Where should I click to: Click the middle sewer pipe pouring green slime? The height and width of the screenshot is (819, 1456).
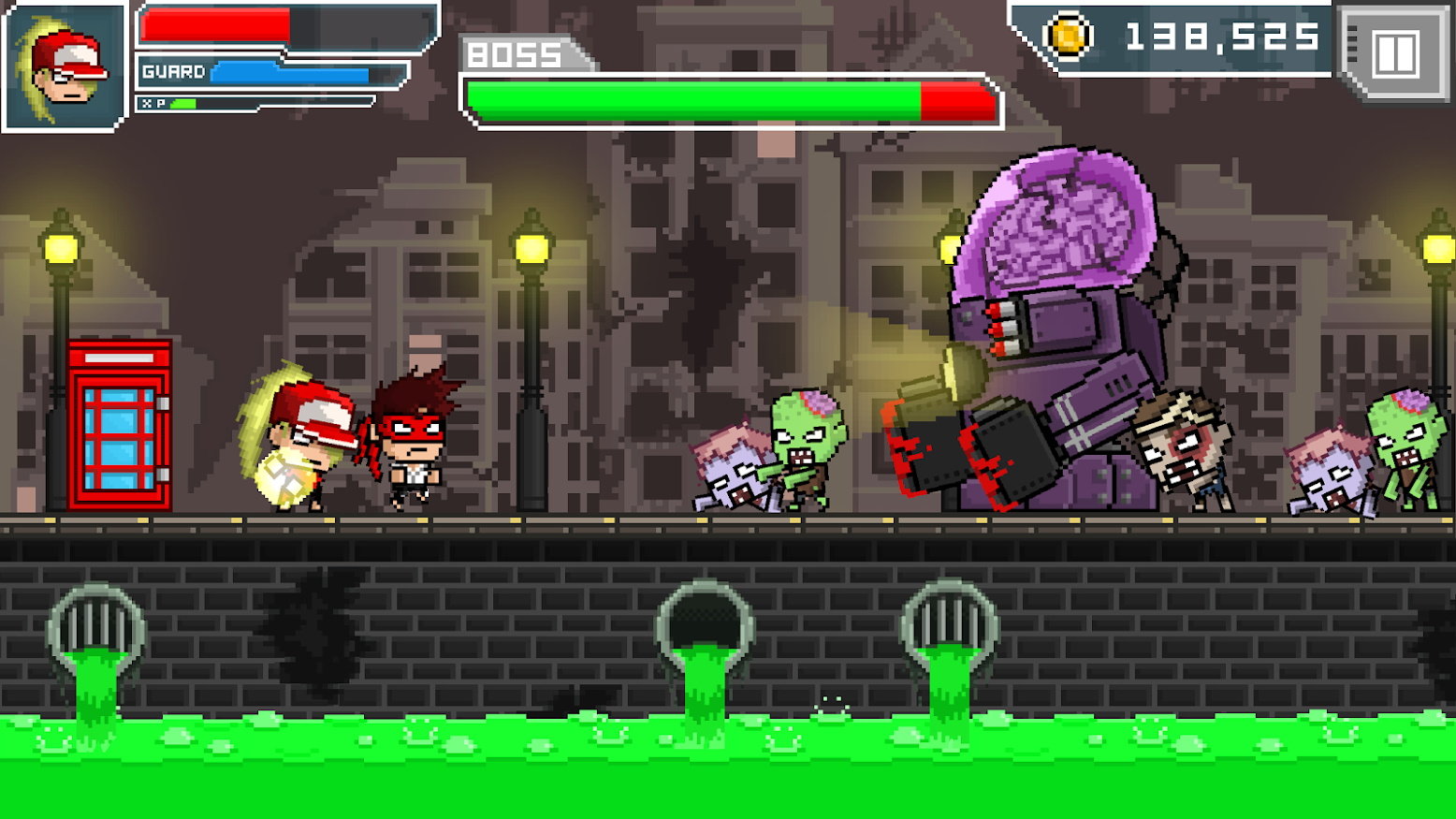pos(700,618)
